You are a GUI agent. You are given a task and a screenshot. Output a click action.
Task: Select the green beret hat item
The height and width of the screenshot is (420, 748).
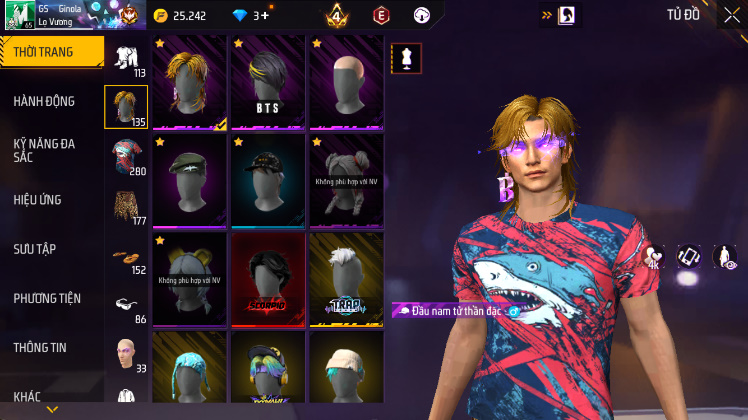(x=190, y=181)
